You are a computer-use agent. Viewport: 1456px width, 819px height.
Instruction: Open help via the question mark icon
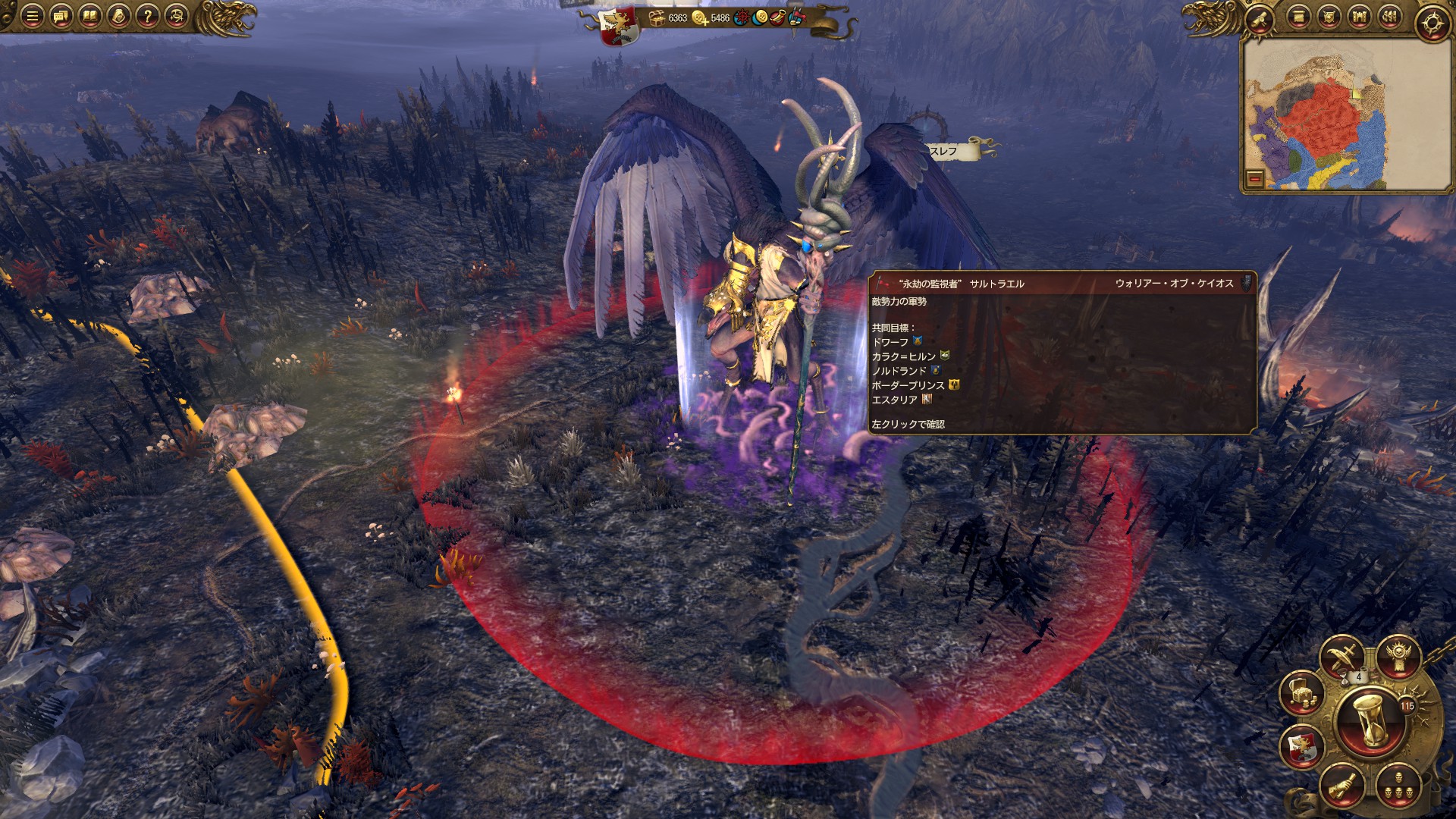coord(147,16)
